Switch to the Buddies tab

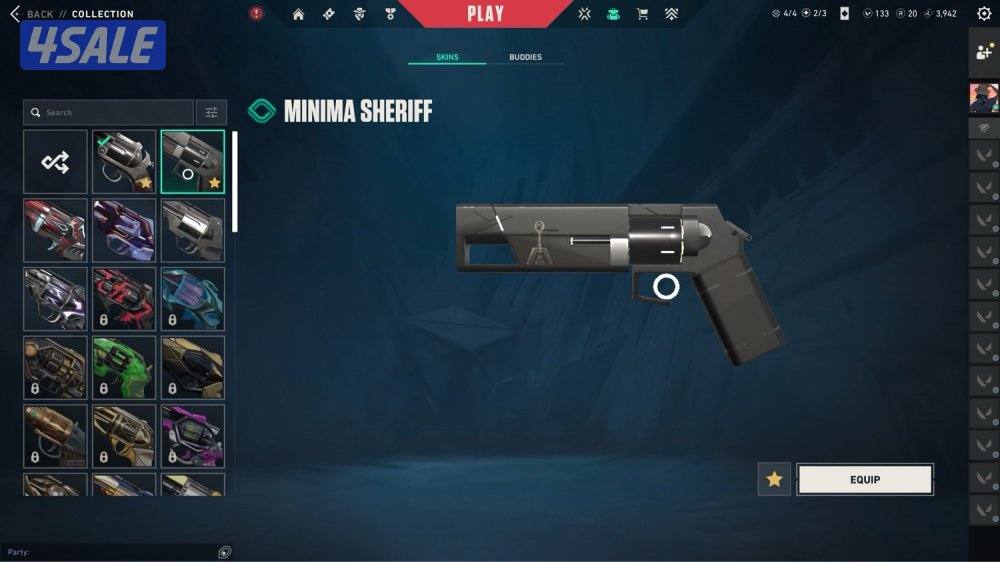(525, 58)
